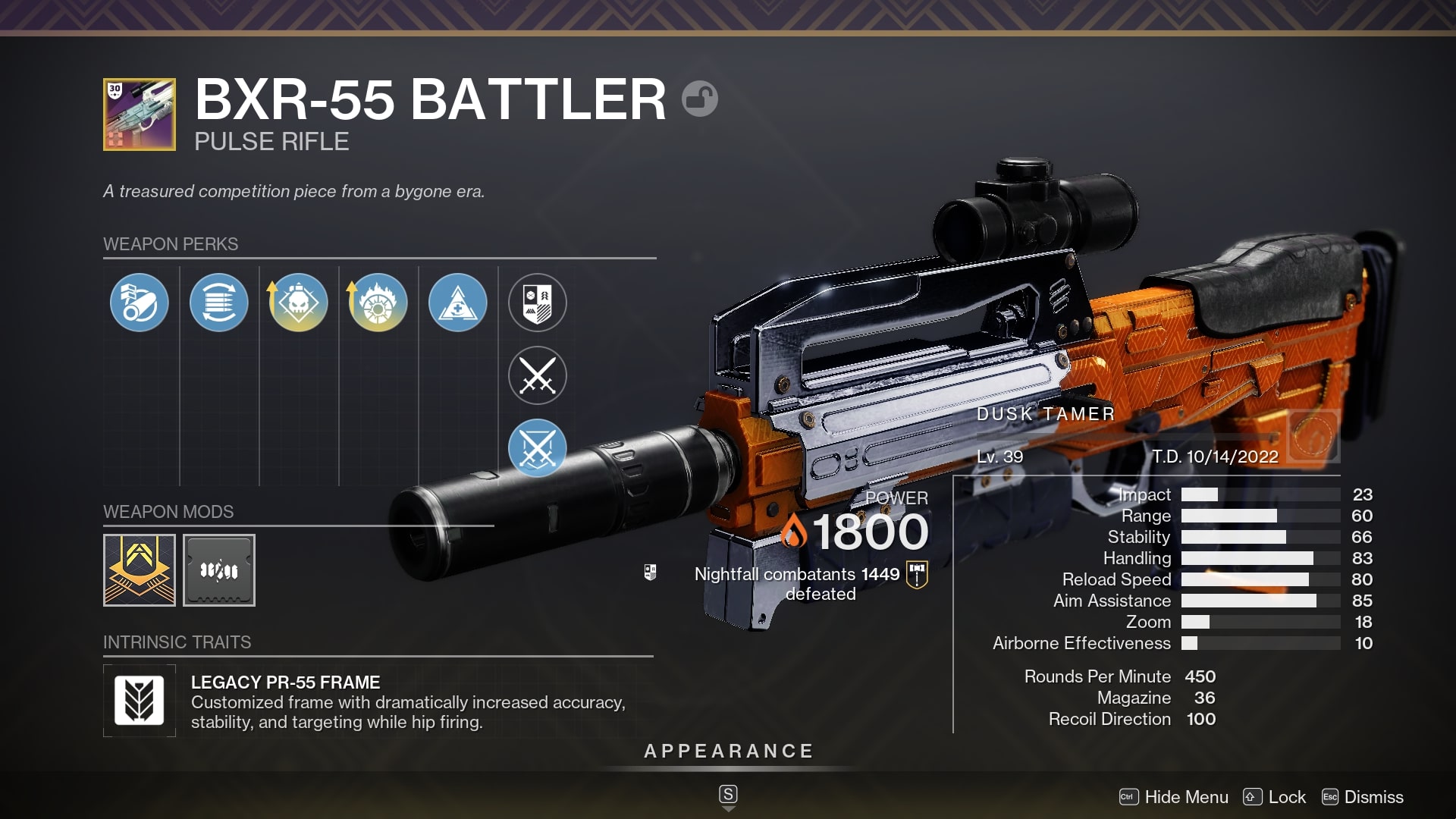The width and height of the screenshot is (1456, 819).
Task: Open the first weapon mod slot
Action: point(140,570)
